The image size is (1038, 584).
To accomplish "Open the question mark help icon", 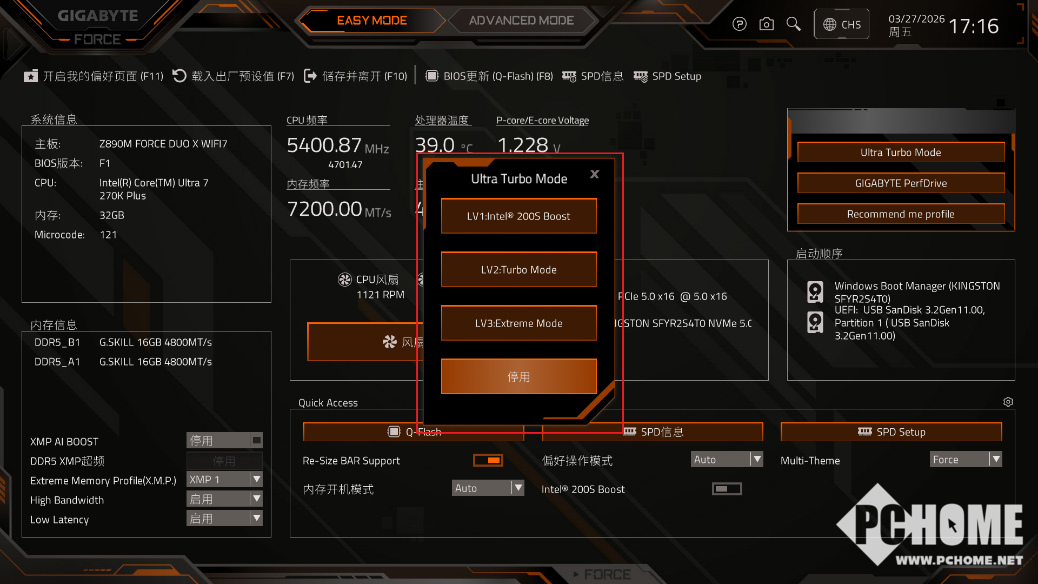I will [x=740, y=24].
